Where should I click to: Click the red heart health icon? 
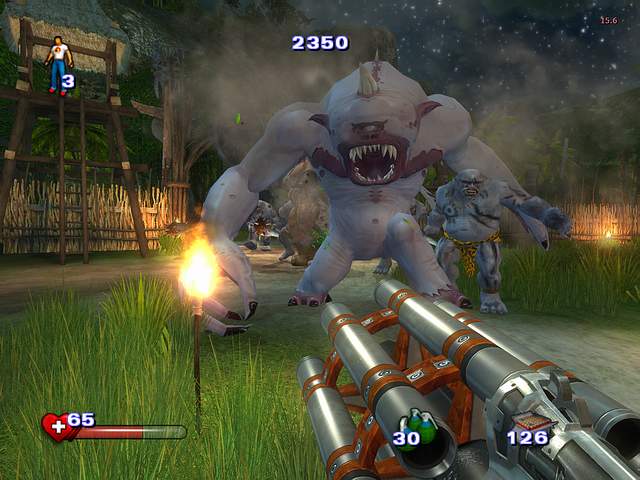point(56,428)
